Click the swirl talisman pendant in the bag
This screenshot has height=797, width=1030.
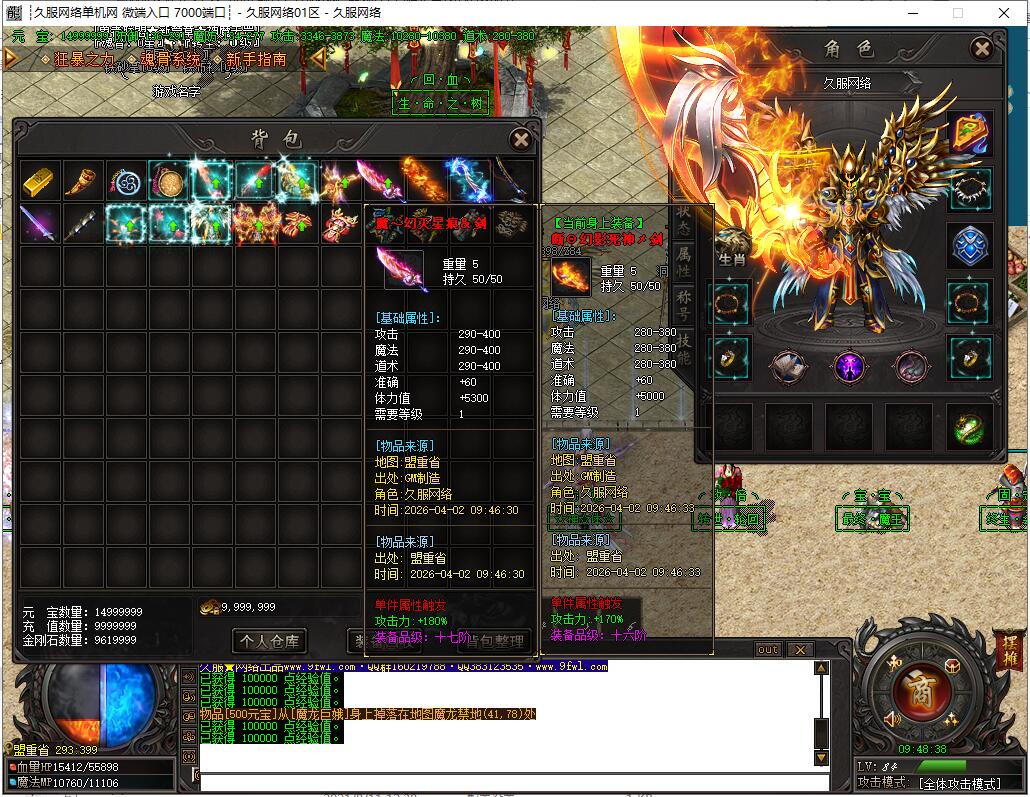127,181
